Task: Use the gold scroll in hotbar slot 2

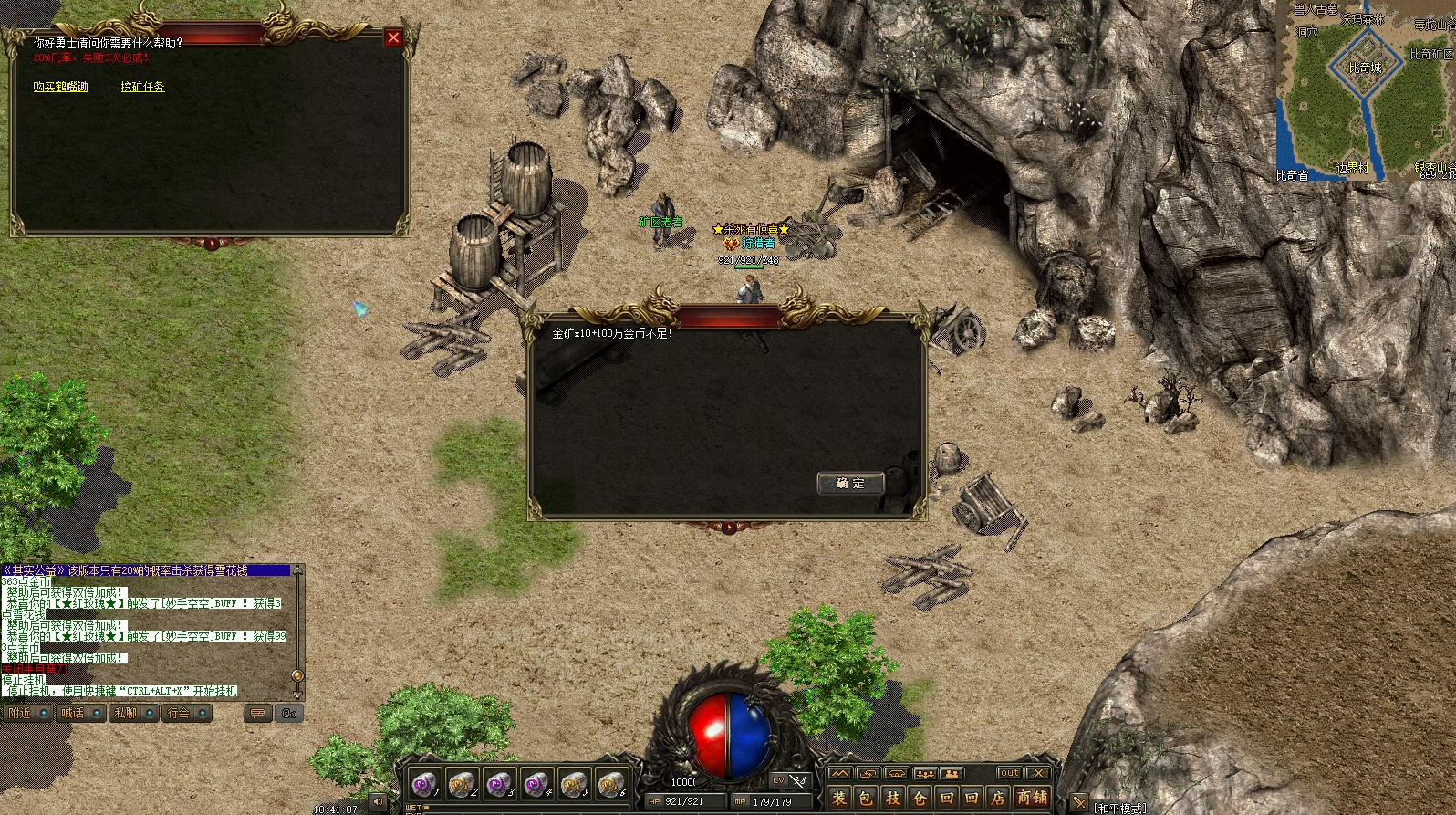Action: click(x=462, y=784)
